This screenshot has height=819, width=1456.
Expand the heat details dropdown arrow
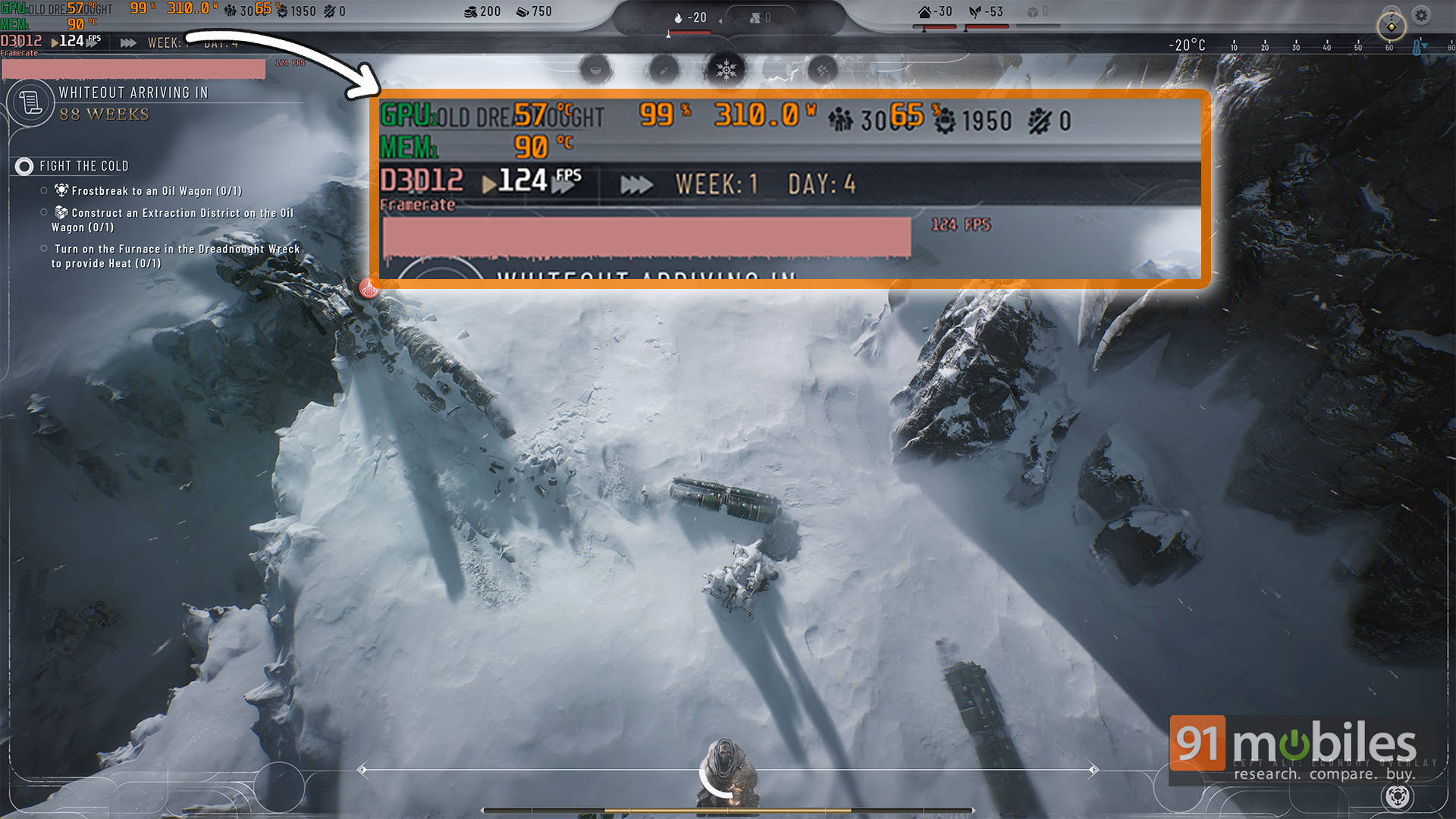coord(720,19)
